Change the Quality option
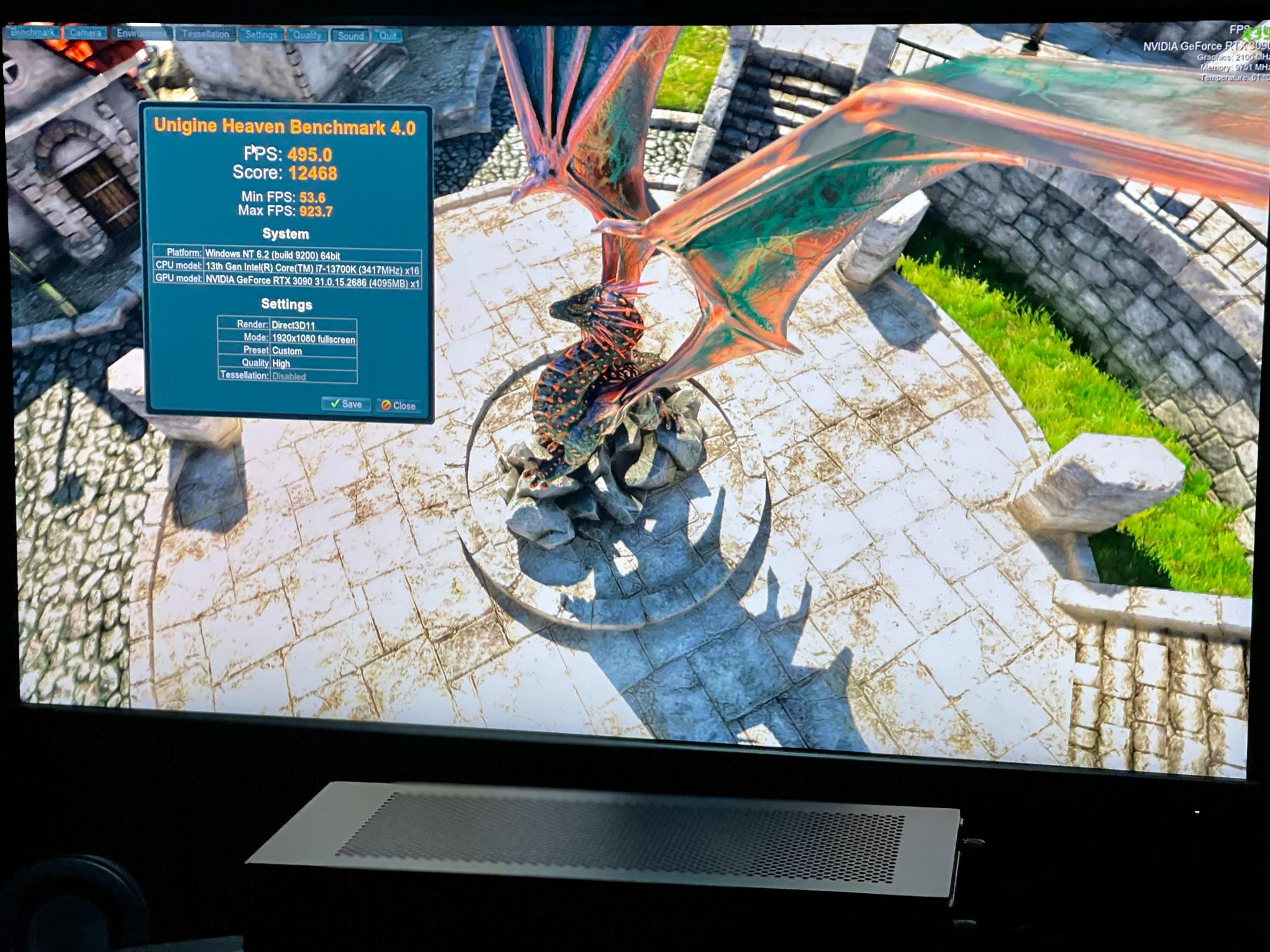The height and width of the screenshot is (952, 1270). coord(307,35)
